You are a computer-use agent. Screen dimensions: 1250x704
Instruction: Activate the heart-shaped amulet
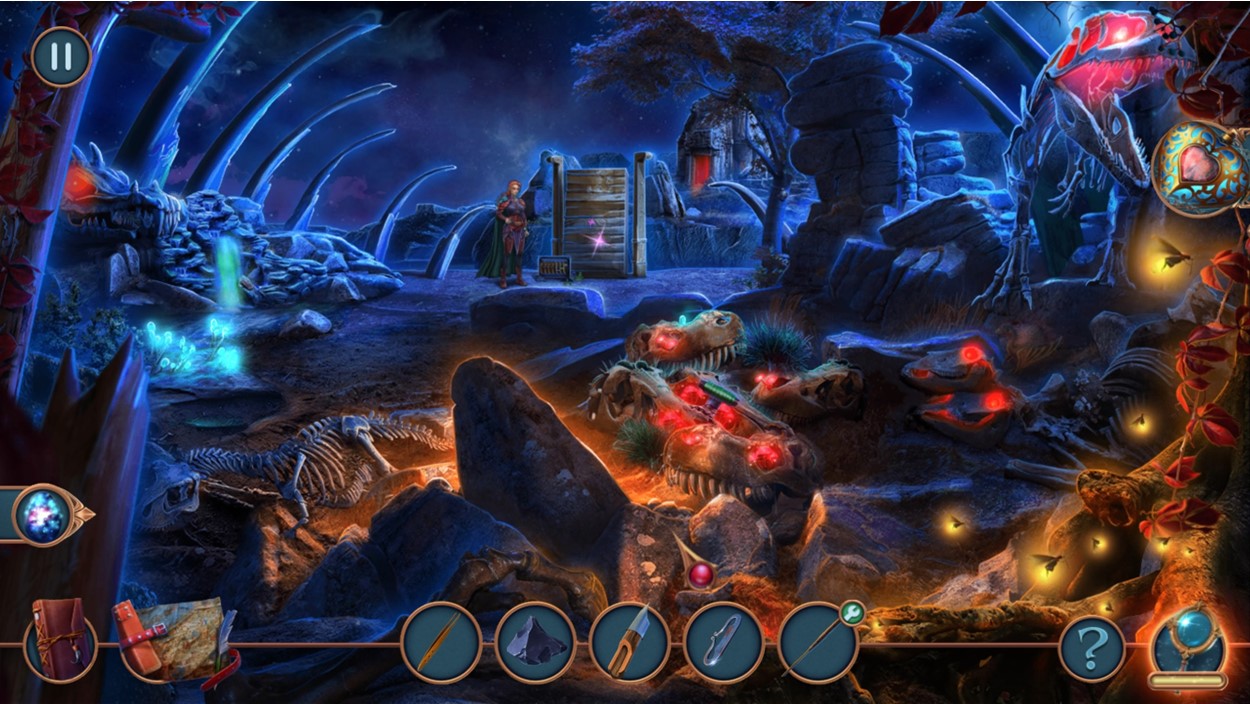(x=1201, y=168)
